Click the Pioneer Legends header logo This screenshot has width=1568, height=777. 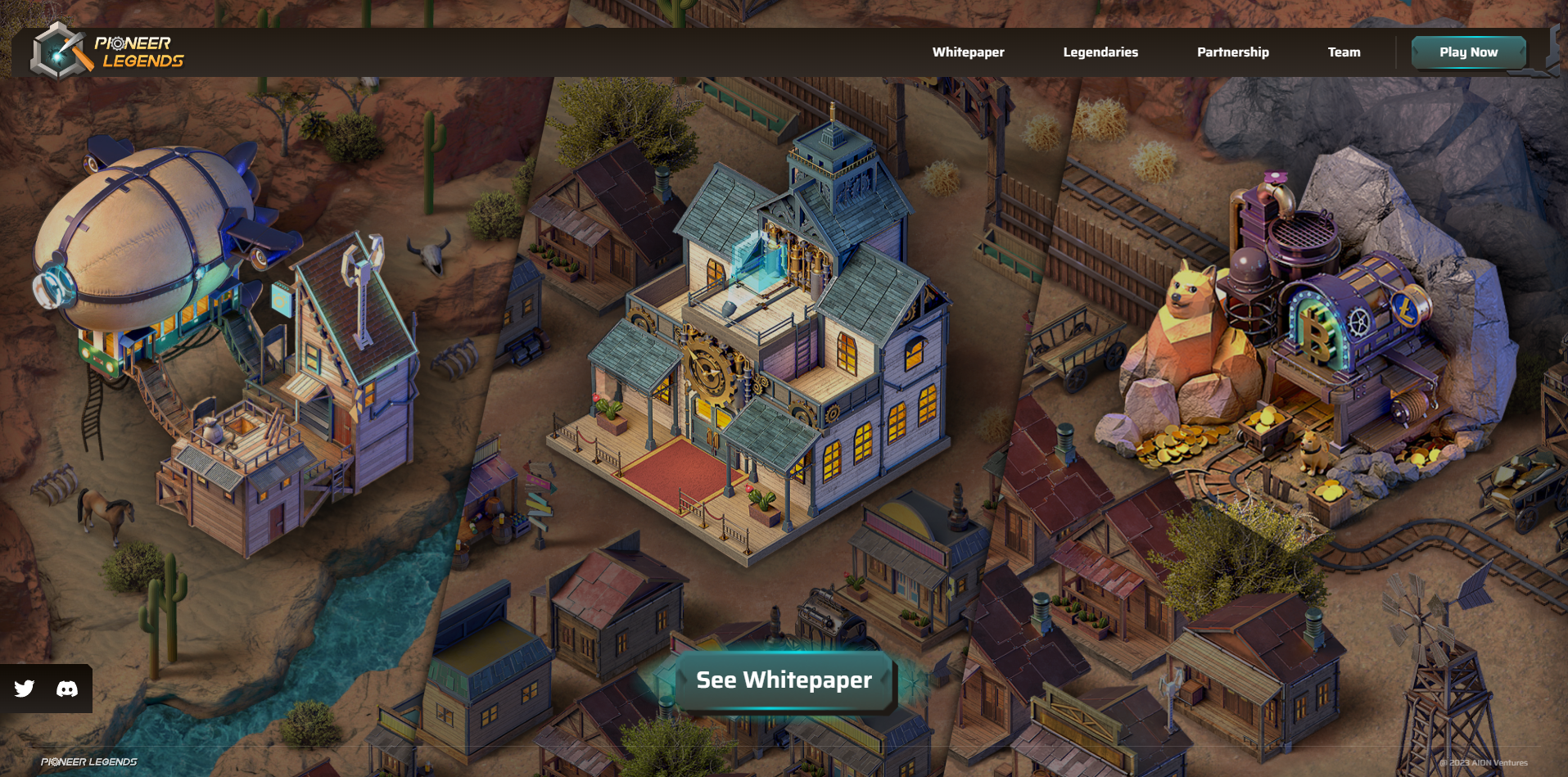(108, 52)
